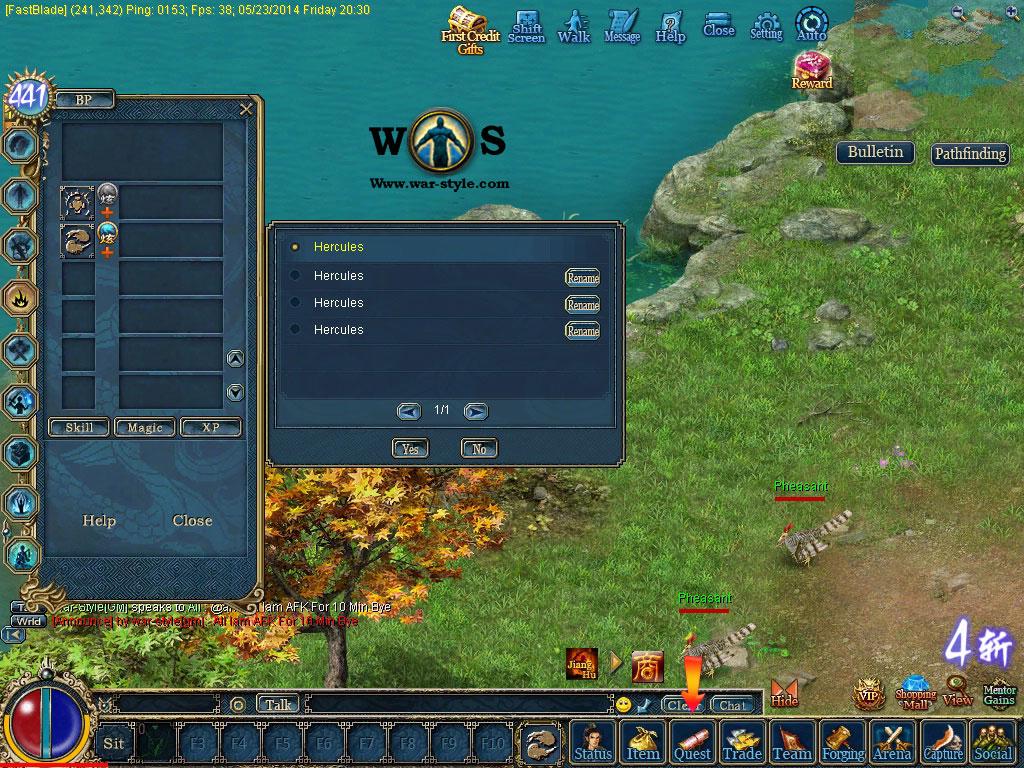
Task: Switch to the Magic tab
Action: pyautogui.click(x=145, y=427)
